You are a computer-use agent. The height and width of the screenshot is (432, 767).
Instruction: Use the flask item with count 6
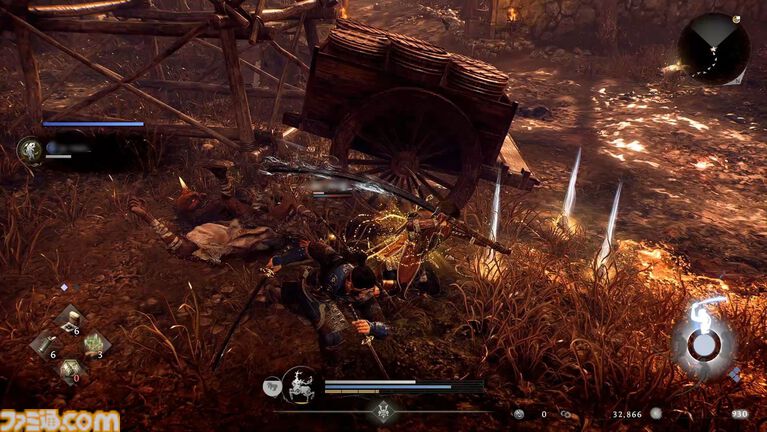45,345
